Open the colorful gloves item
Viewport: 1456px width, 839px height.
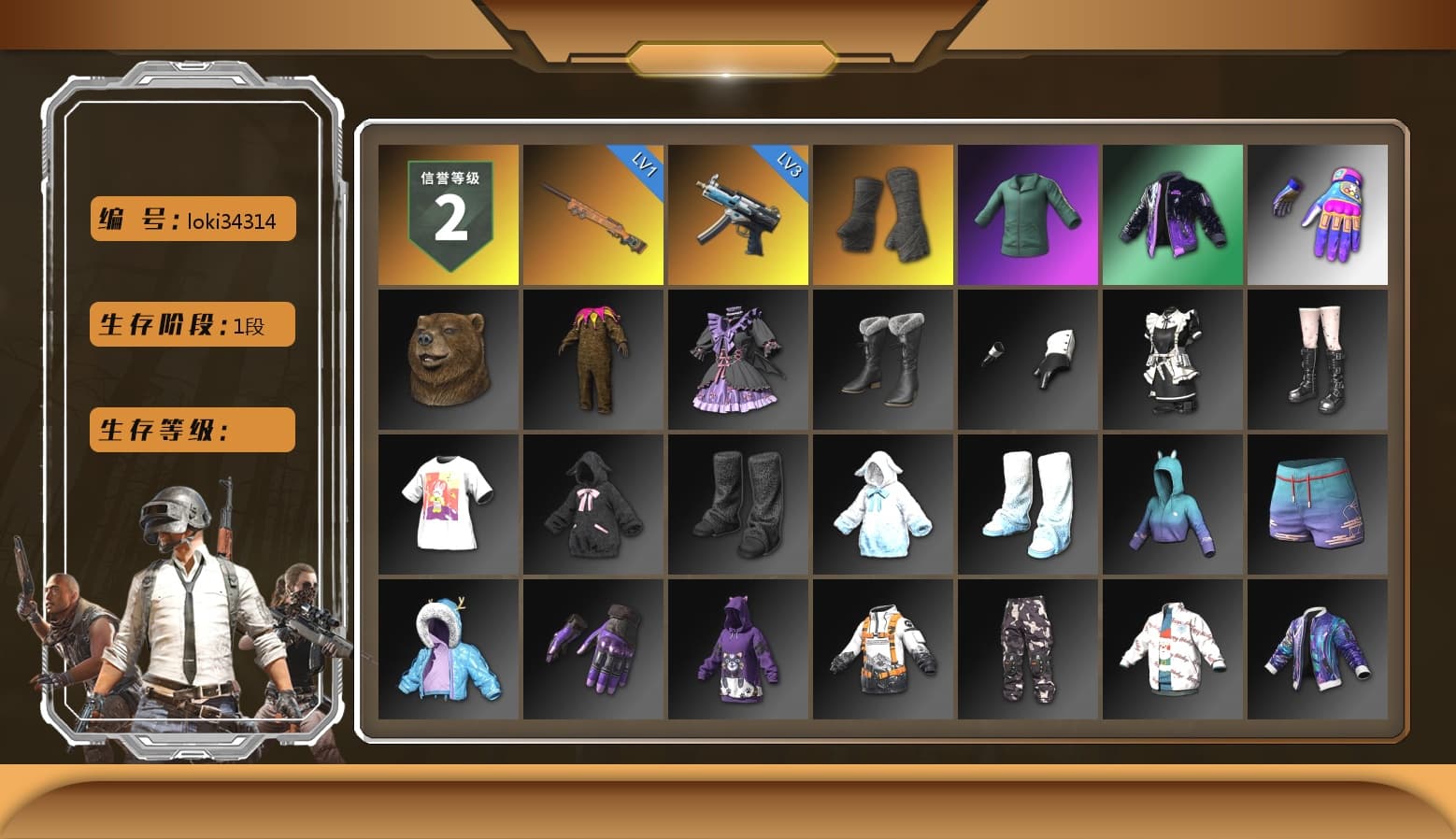click(1319, 213)
